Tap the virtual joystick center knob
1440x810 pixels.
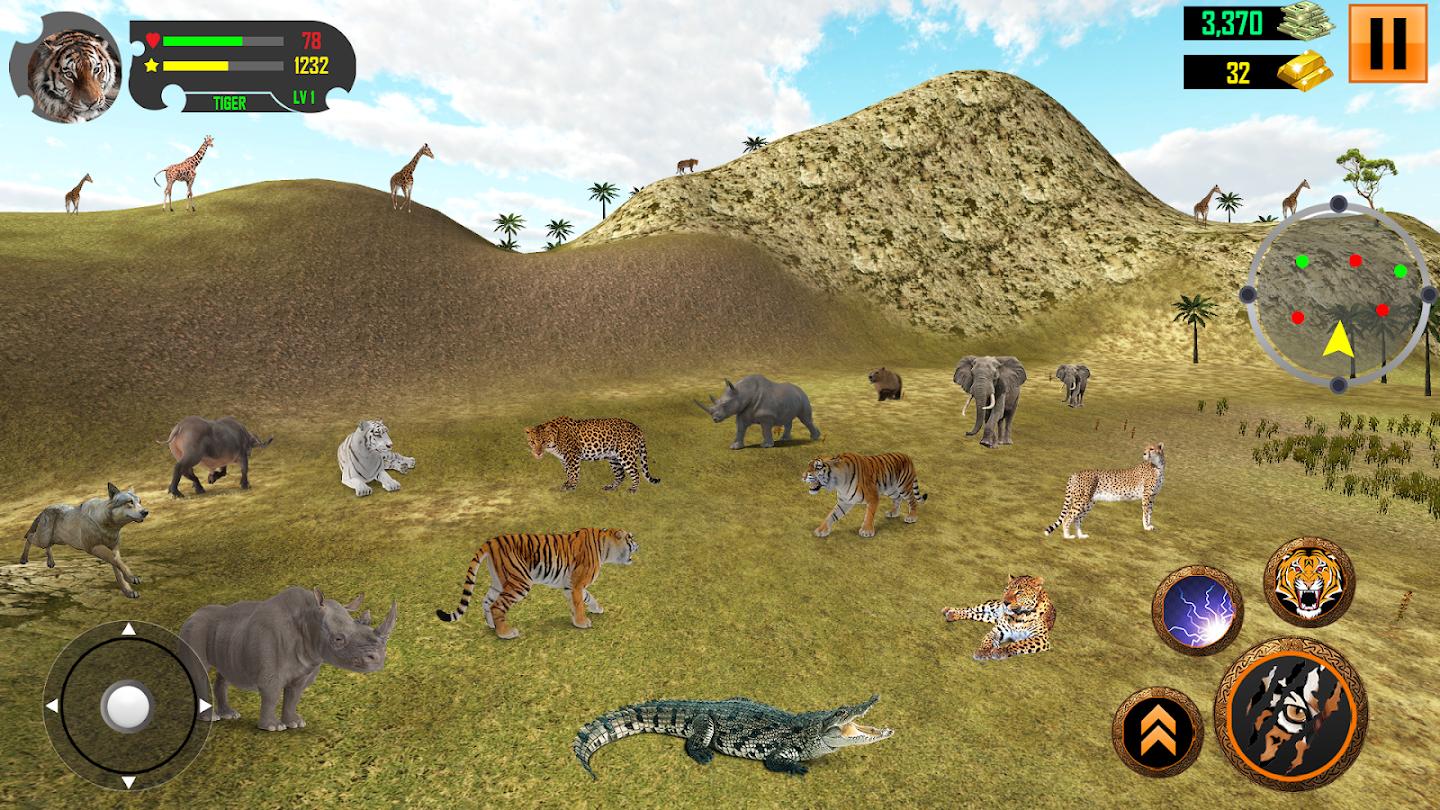pyautogui.click(x=127, y=705)
